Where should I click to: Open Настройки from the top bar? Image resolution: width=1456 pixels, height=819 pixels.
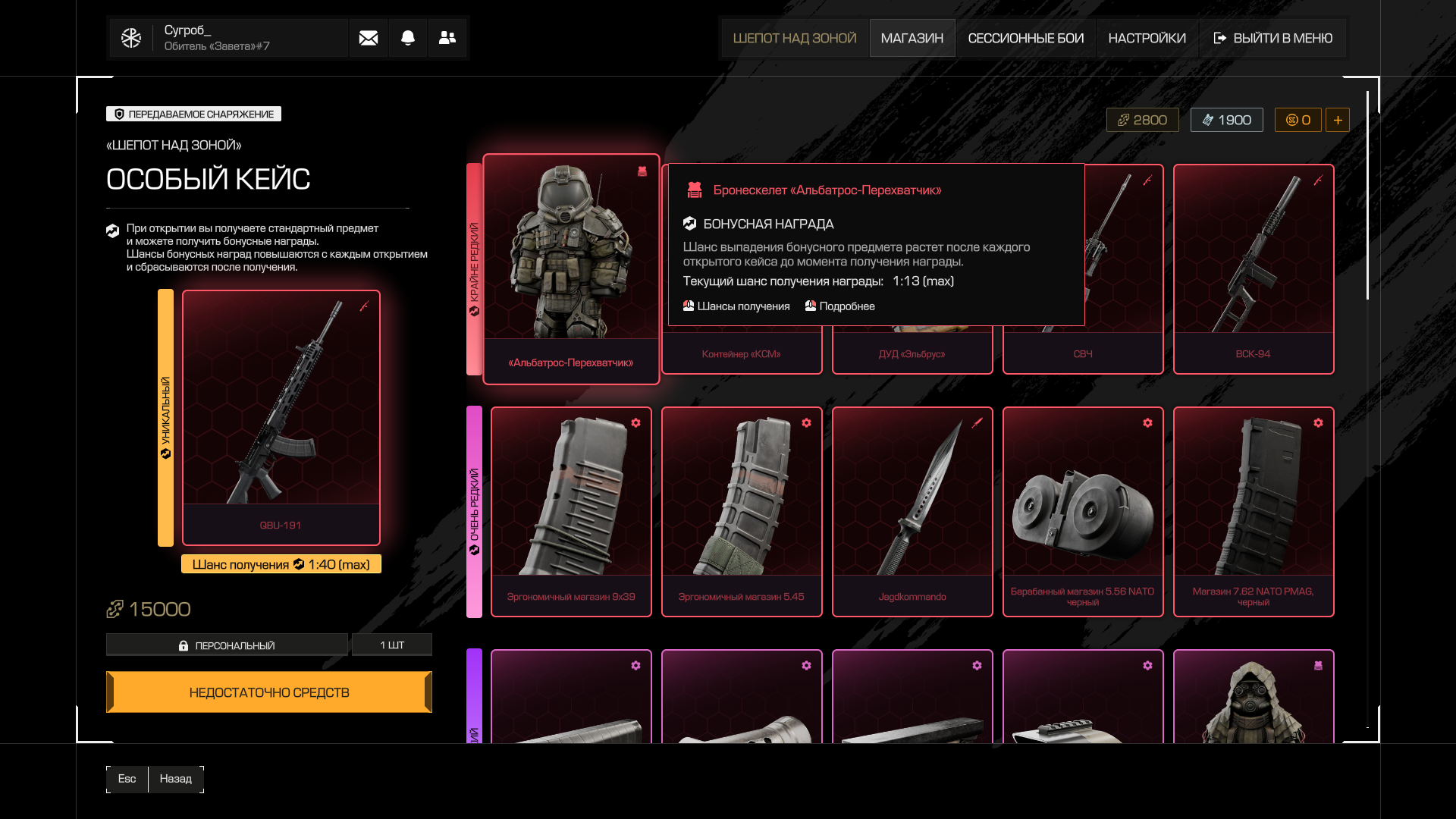1147,38
